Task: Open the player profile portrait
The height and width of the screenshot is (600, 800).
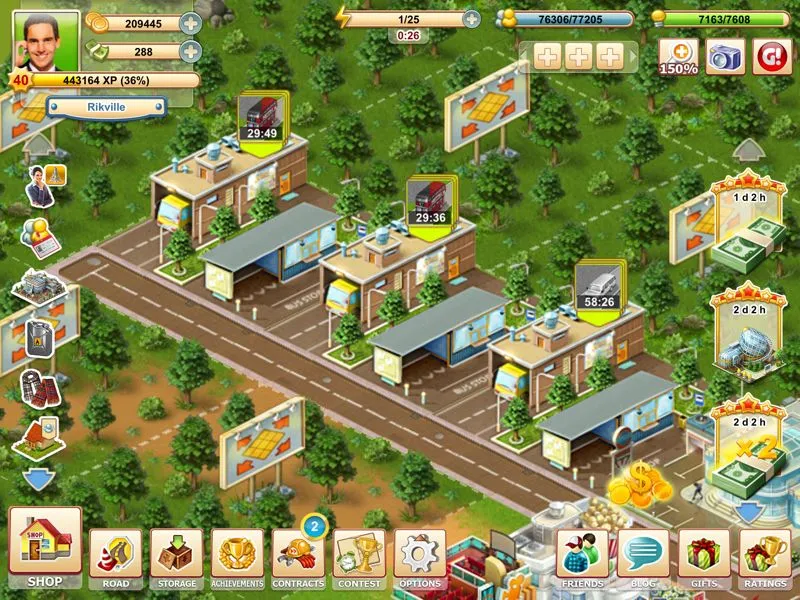Action: point(48,39)
